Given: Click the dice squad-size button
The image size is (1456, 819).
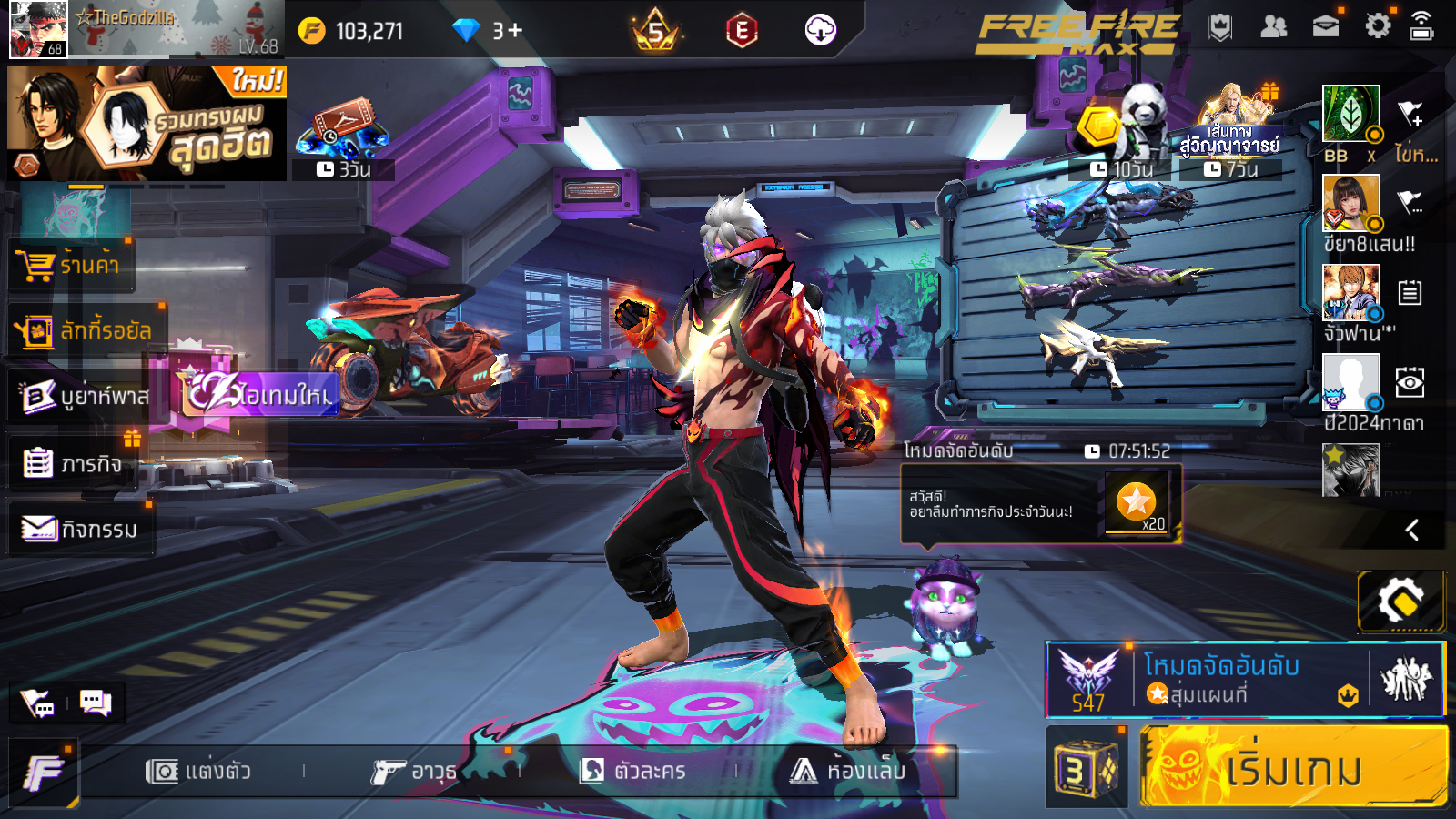Looking at the screenshot, I should 1085,769.
